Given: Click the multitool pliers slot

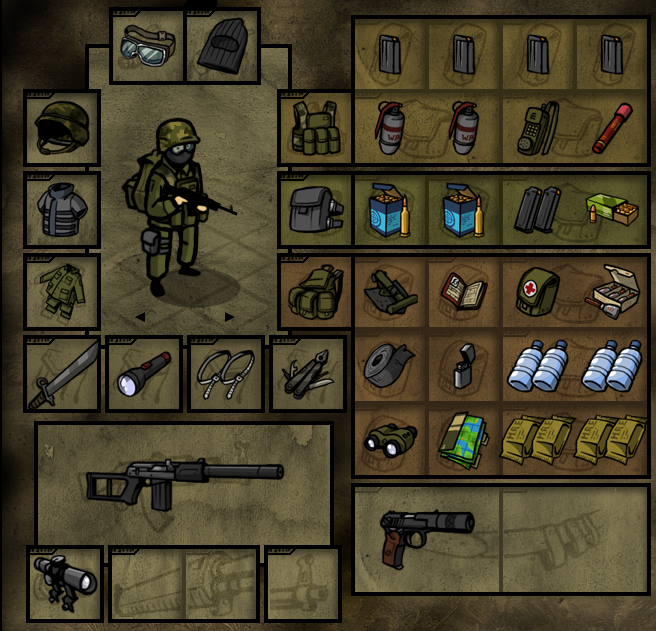Looking at the screenshot, I should [307, 374].
